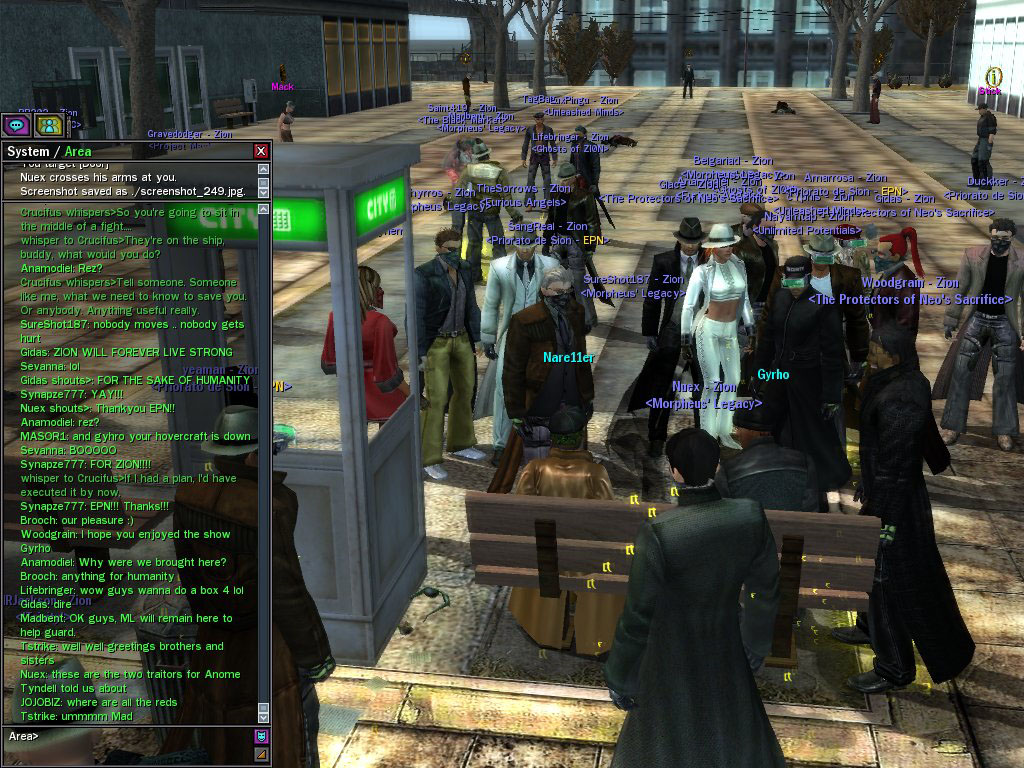Open the purple speech bubble chat icon
Viewport: 1024px width, 768px height.
15,125
